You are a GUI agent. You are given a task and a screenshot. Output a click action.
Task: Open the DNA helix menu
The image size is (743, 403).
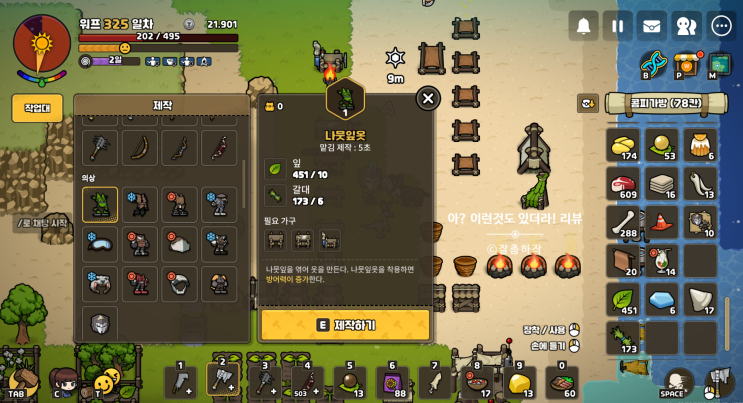click(653, 64)
